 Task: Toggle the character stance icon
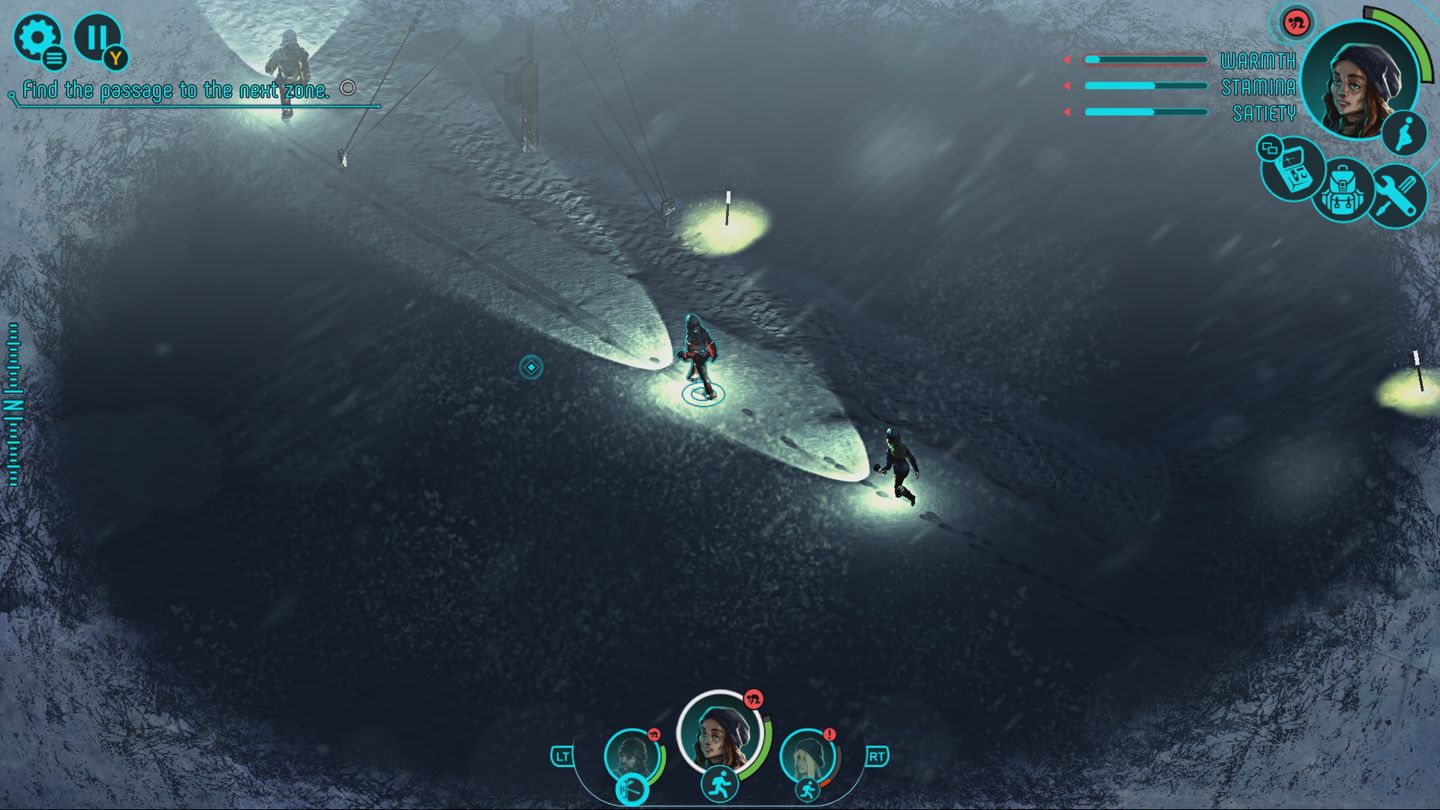pyautogui.click(x=1405, y=132)
